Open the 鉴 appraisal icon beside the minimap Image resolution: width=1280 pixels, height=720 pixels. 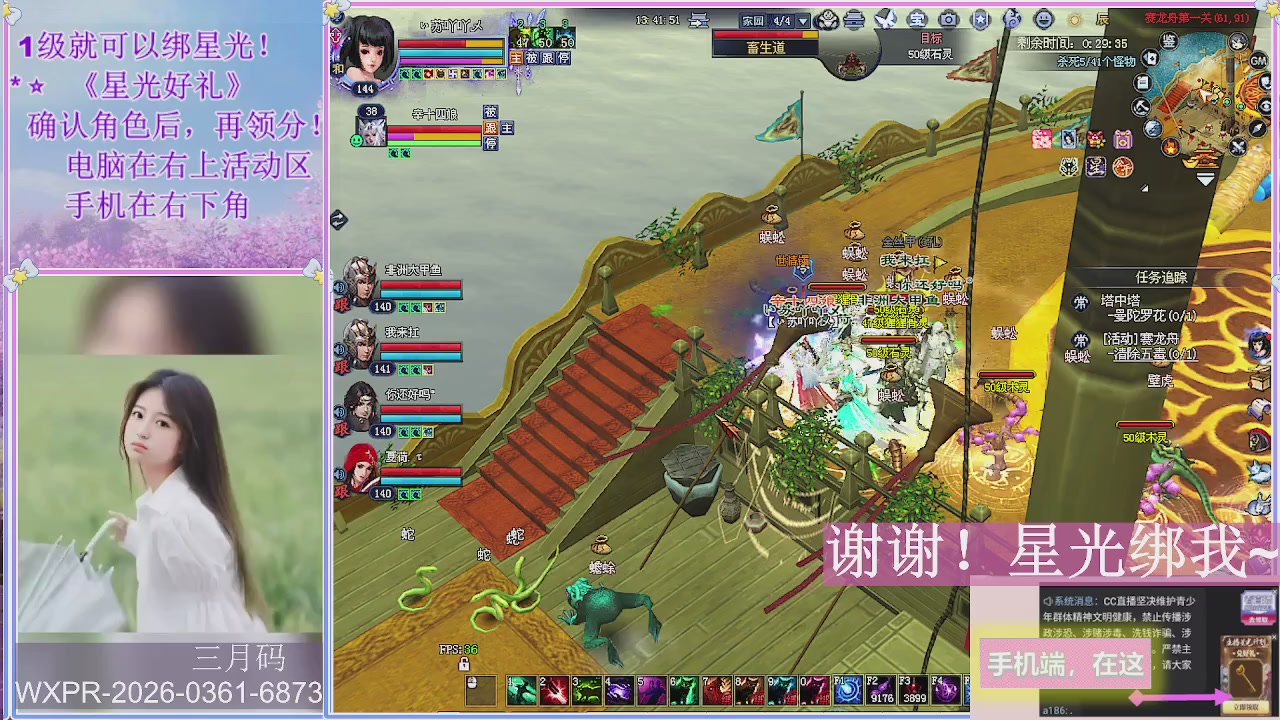coord(1171,42)
